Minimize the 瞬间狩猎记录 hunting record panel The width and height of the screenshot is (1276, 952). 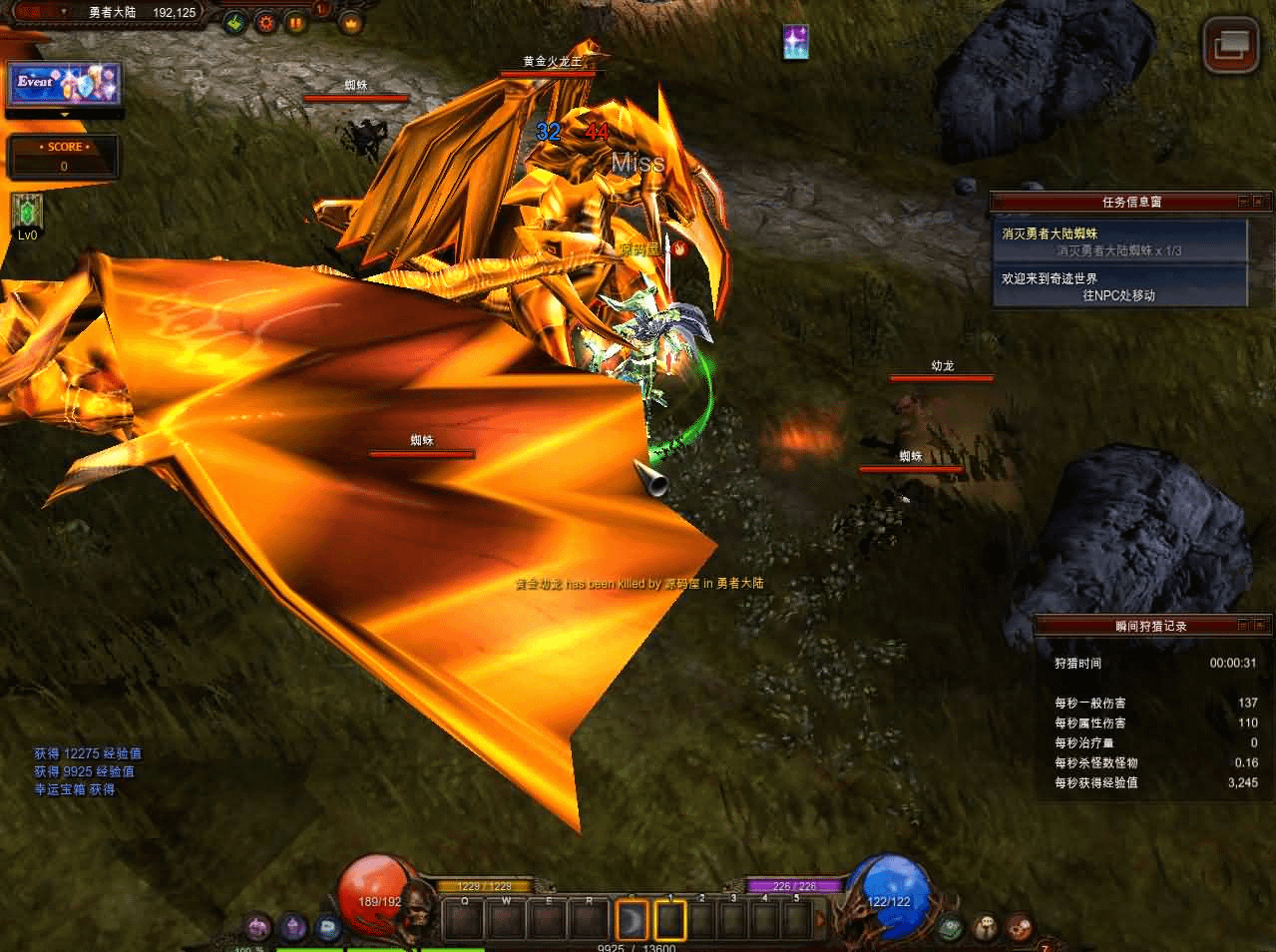[1243, 626]
